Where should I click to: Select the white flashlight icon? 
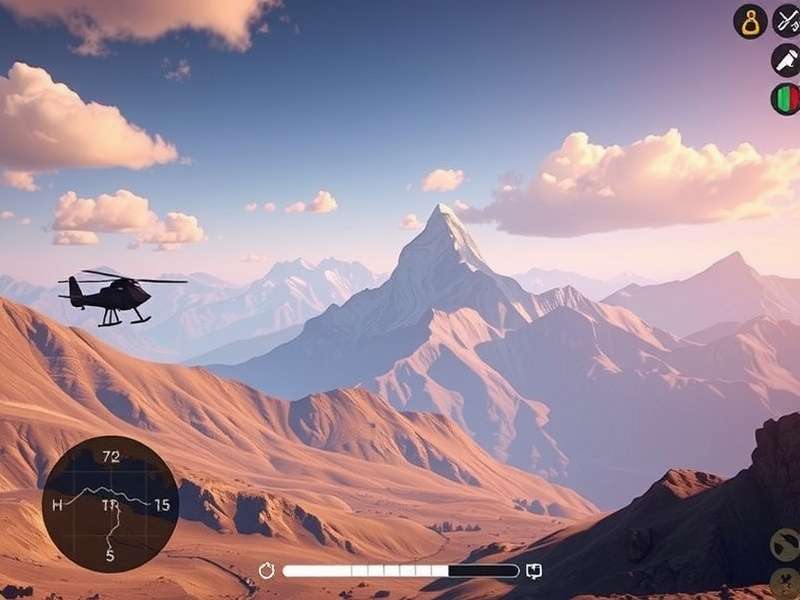pos(786,59)
